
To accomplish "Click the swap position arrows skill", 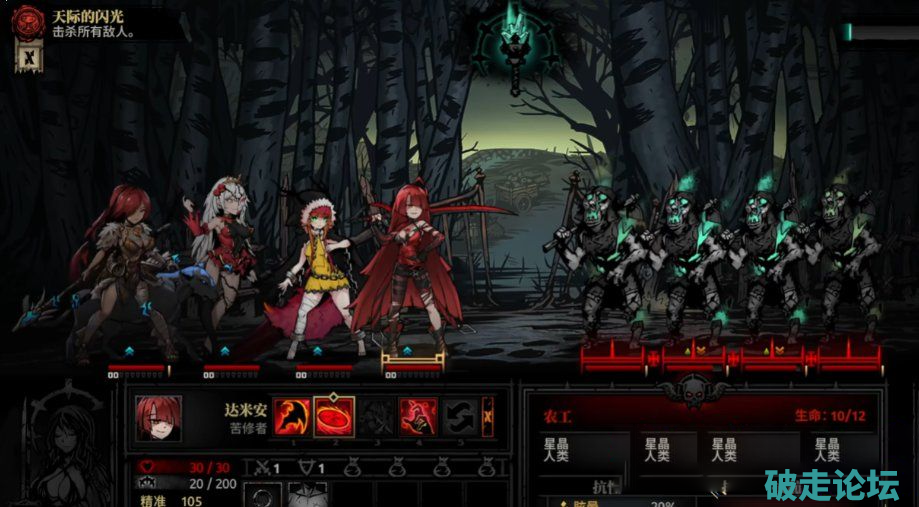I will coord(459,415).
